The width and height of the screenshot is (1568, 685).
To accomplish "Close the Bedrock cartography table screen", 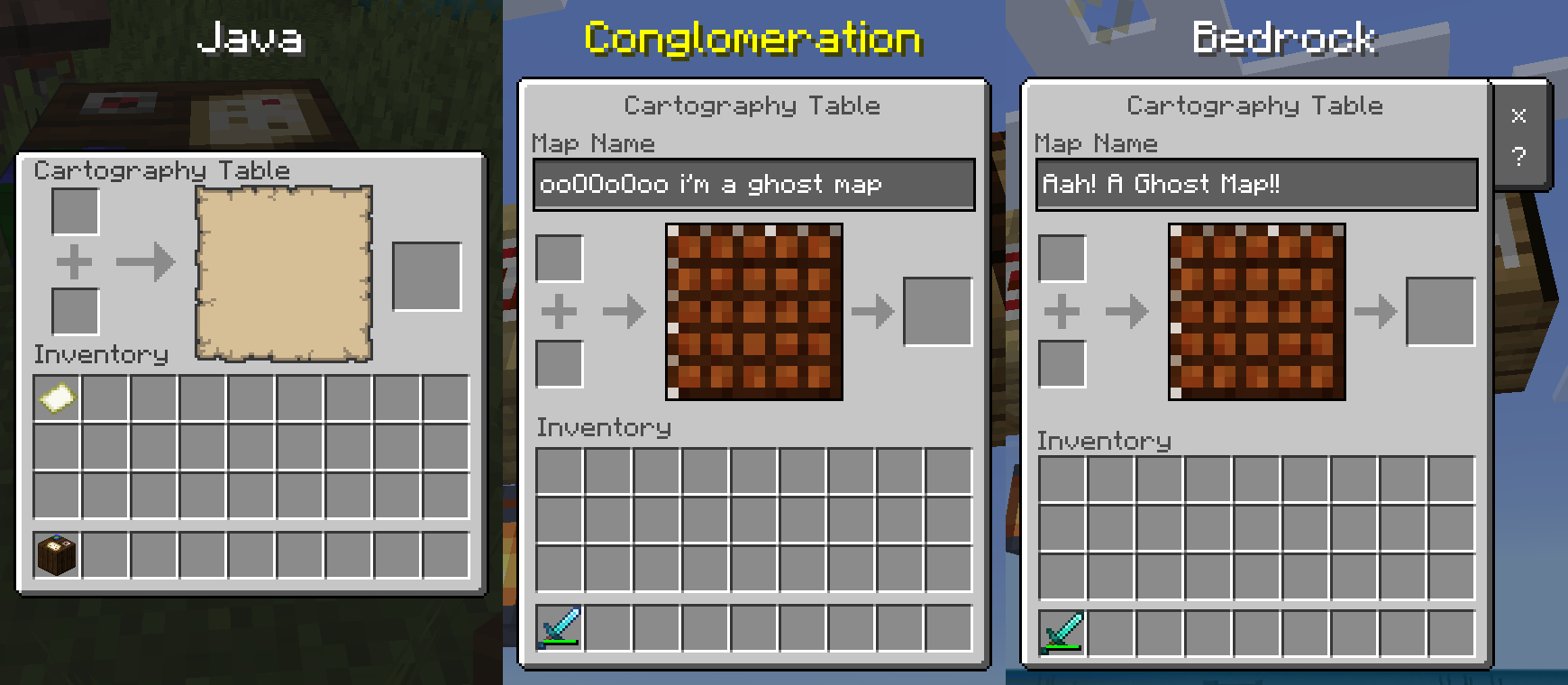I will [x=1519, y=115].
